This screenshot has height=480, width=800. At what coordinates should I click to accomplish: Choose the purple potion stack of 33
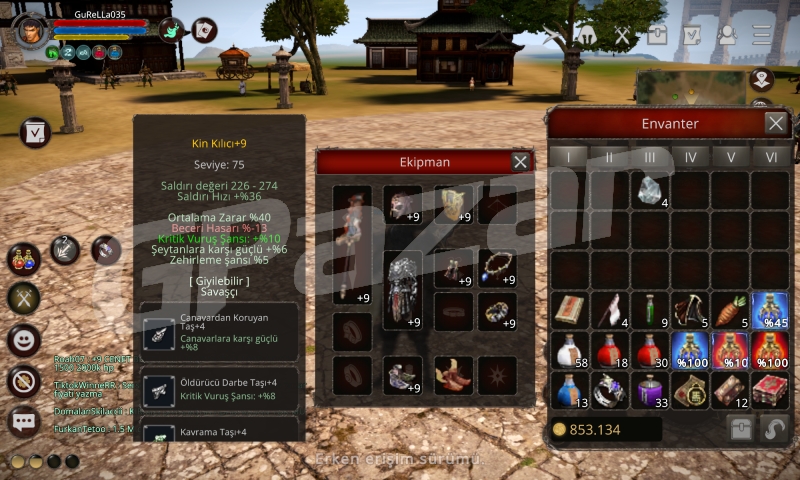(x=650, y=390)
